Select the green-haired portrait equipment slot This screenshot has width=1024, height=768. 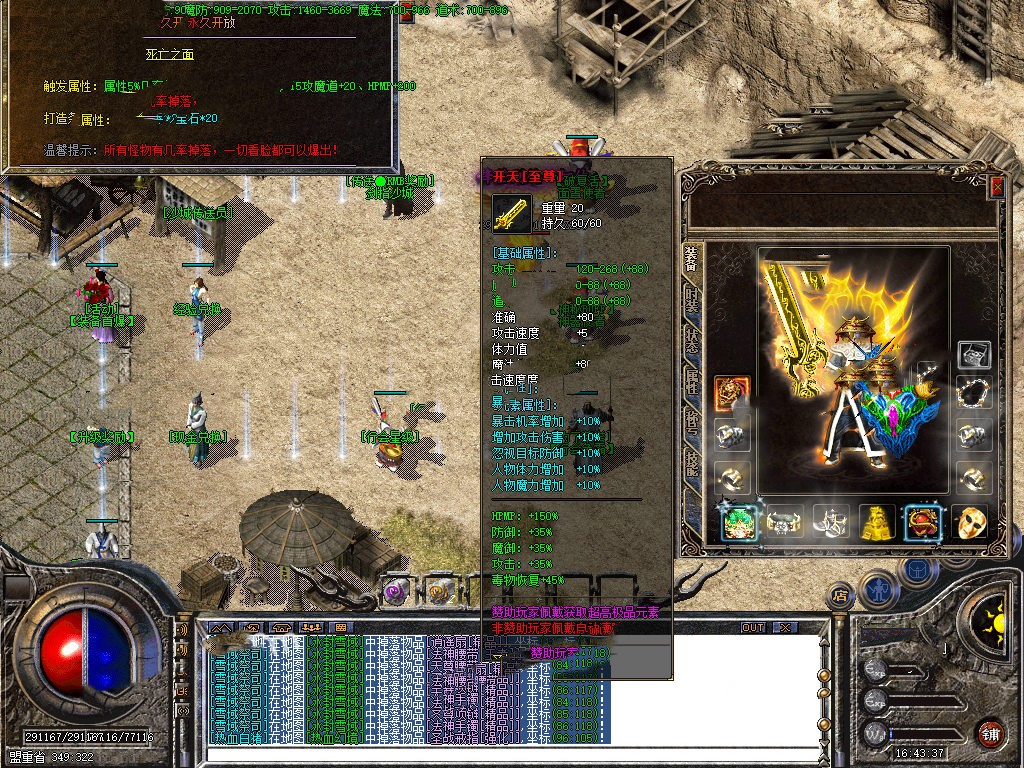point(737,521)
